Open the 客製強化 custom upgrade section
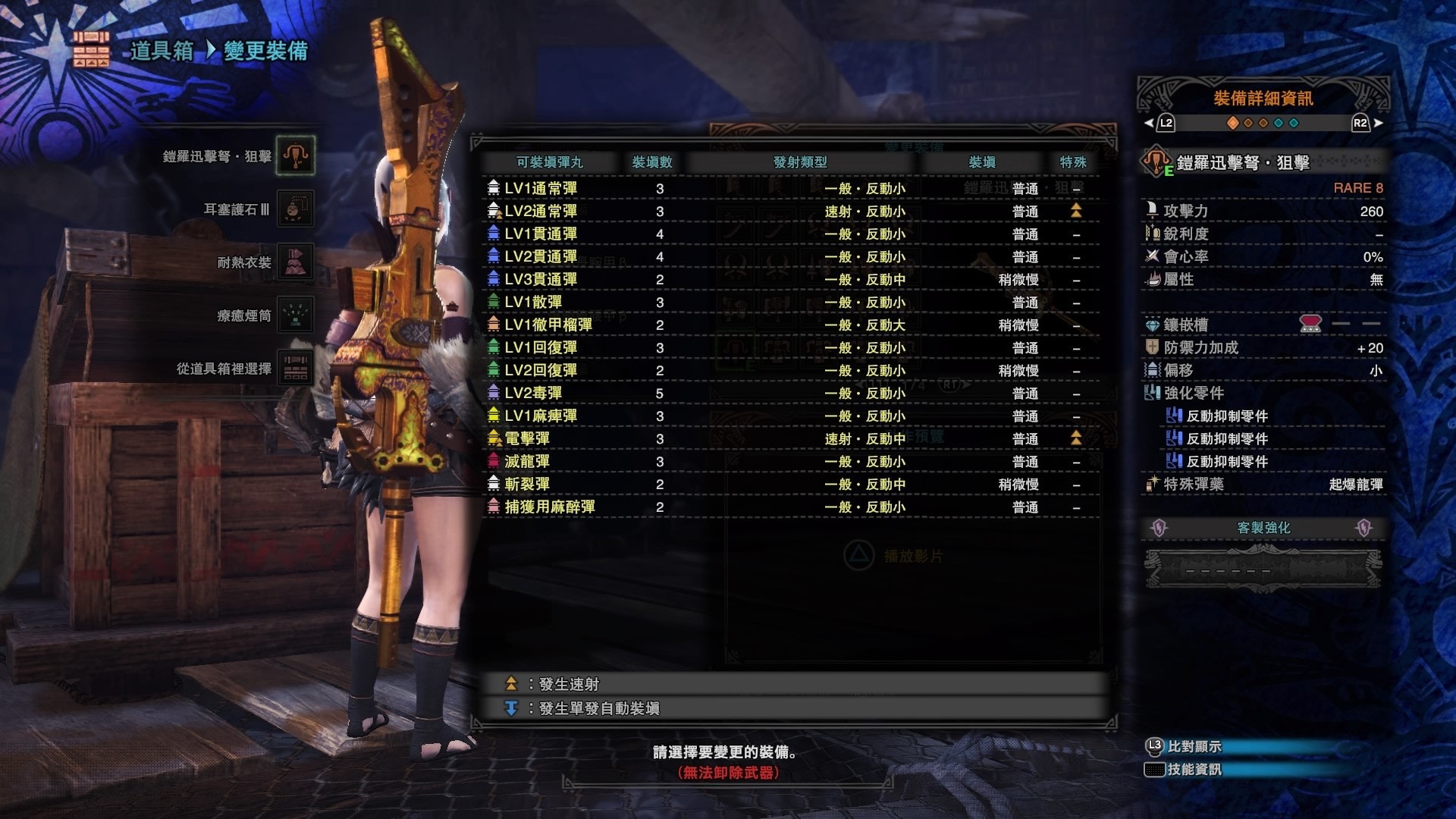Image resolution: width=1456 pixels, height=819 pixels. coord(1263,528)
